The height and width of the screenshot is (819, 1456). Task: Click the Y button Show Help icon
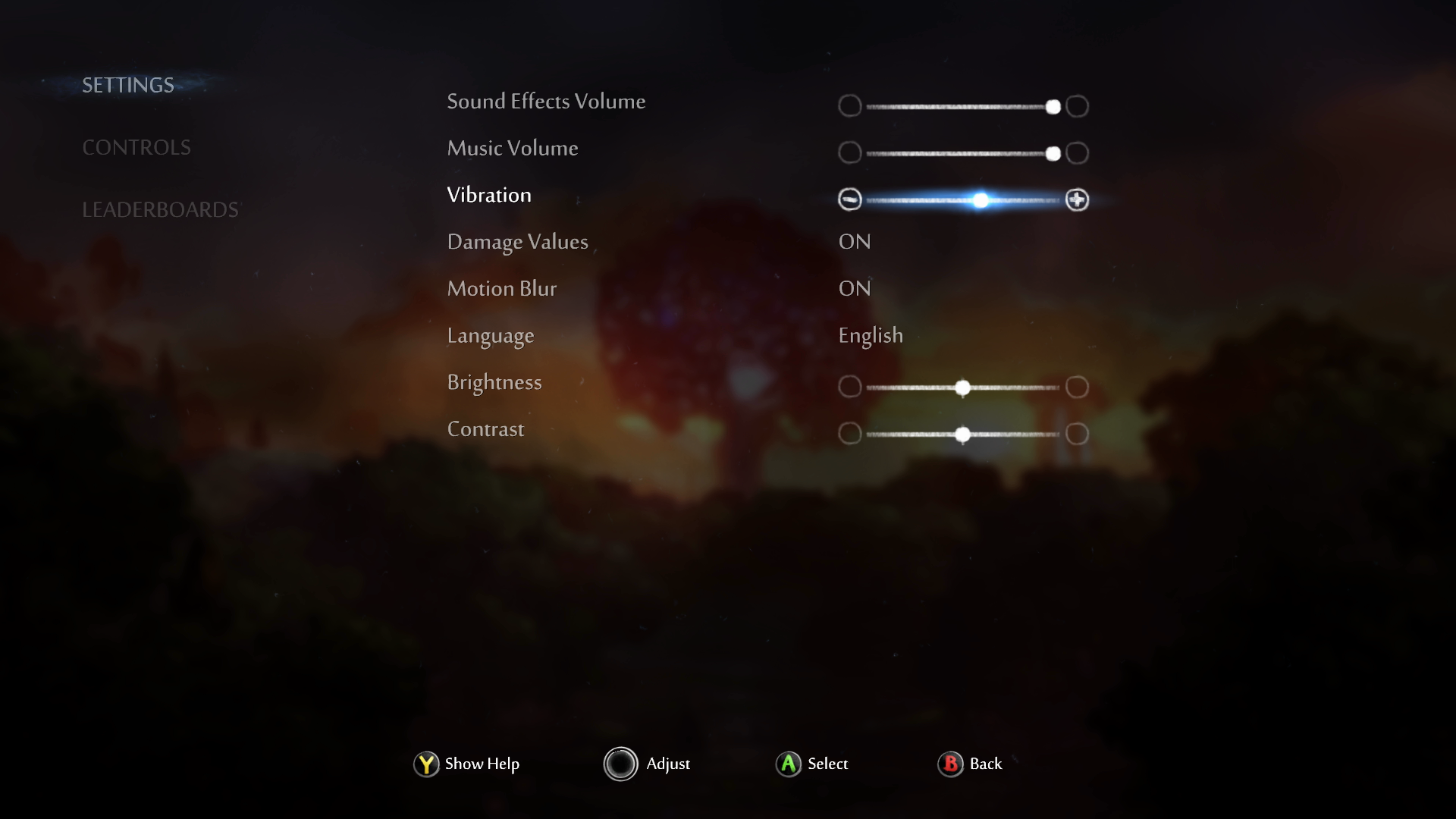click(x=425, y=764)
